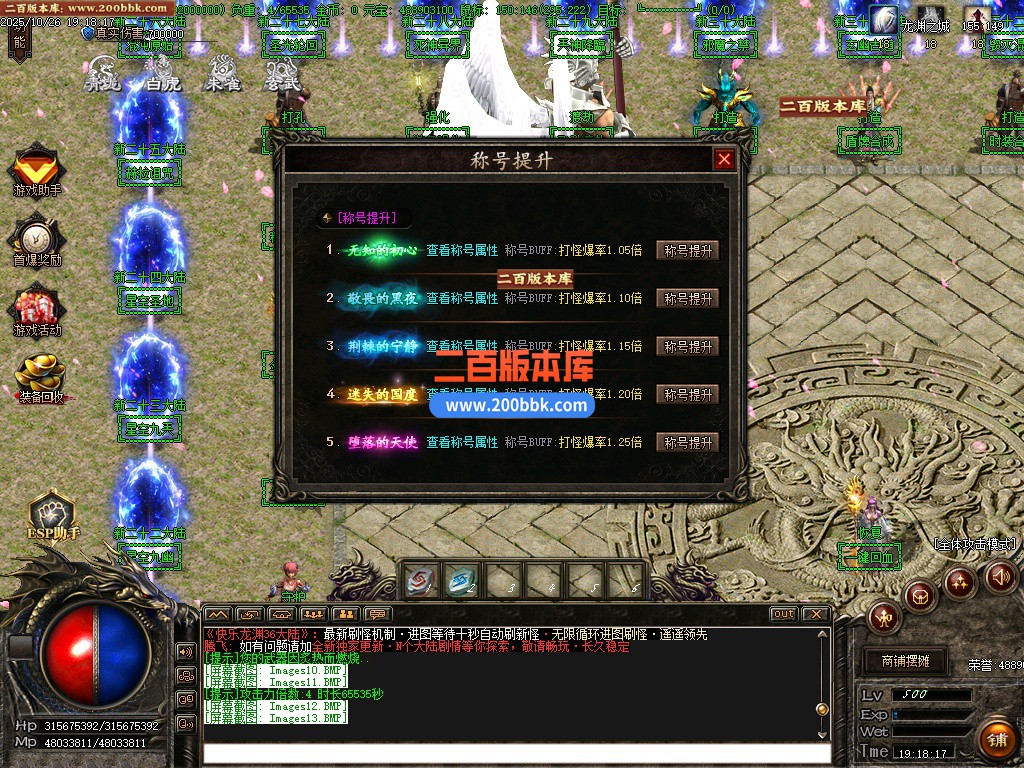Screen dimensions: 1024x768
Task: Upgrade the 无知的初心 title
Action: click(x=687, y=251)
